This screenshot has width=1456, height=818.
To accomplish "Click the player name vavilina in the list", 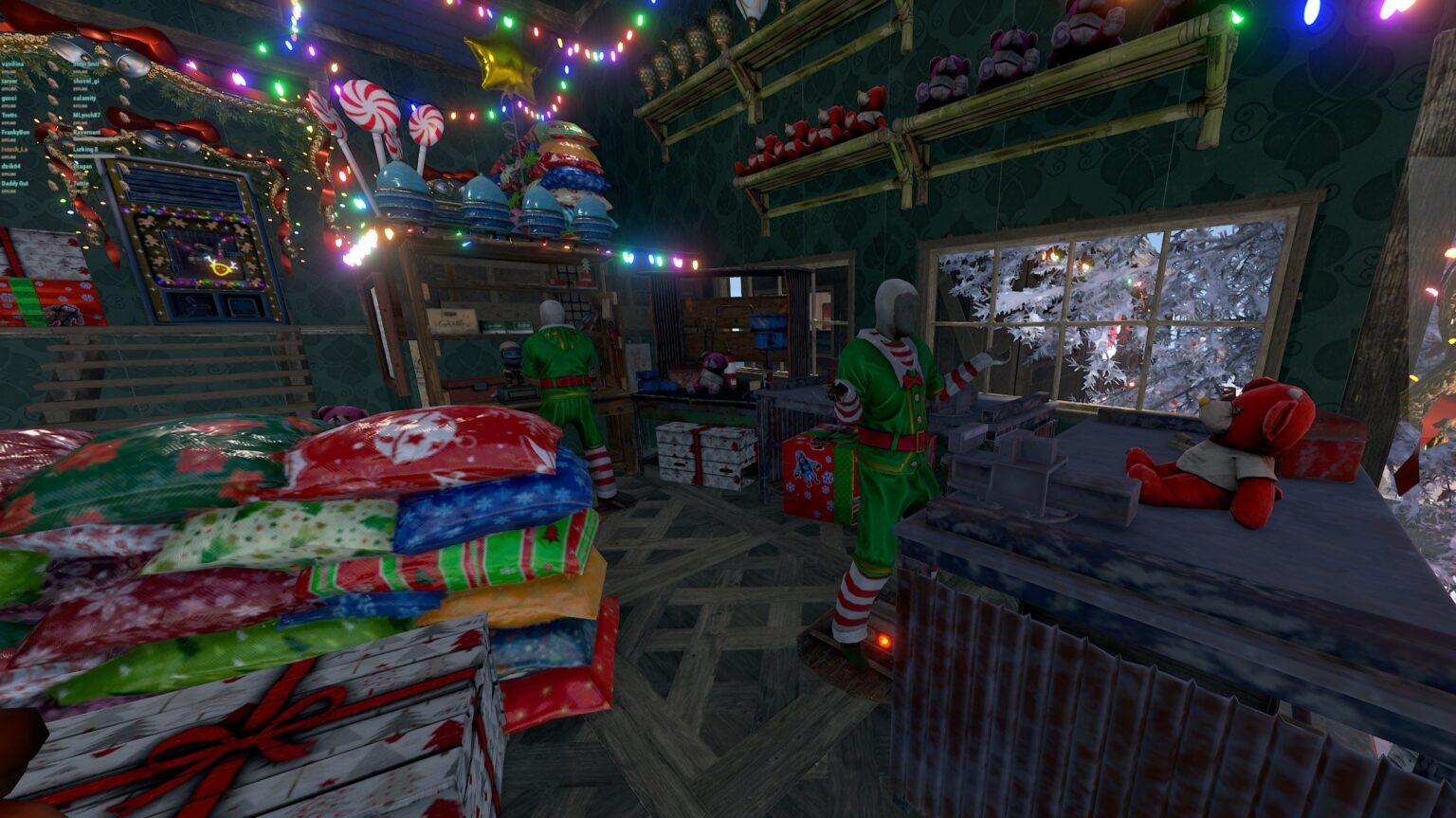I will (13, 64).
